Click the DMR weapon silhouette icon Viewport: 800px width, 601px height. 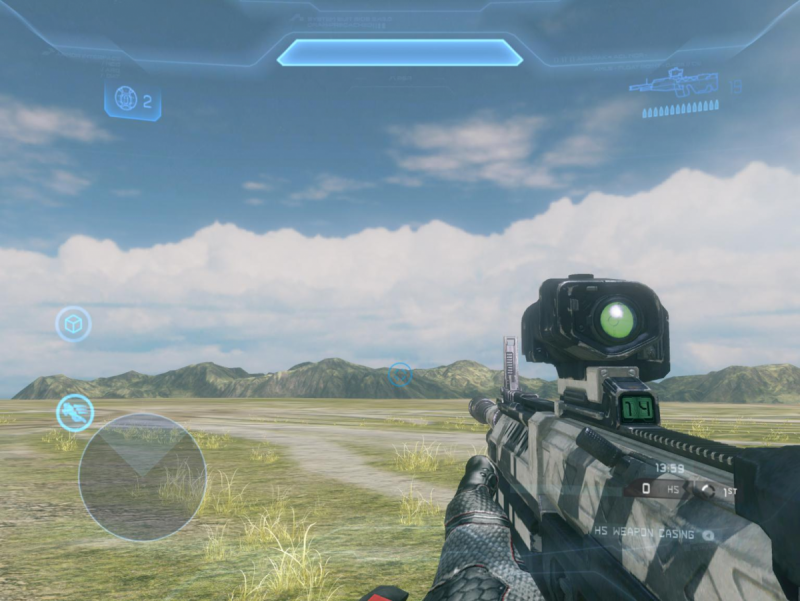point(673,84)
